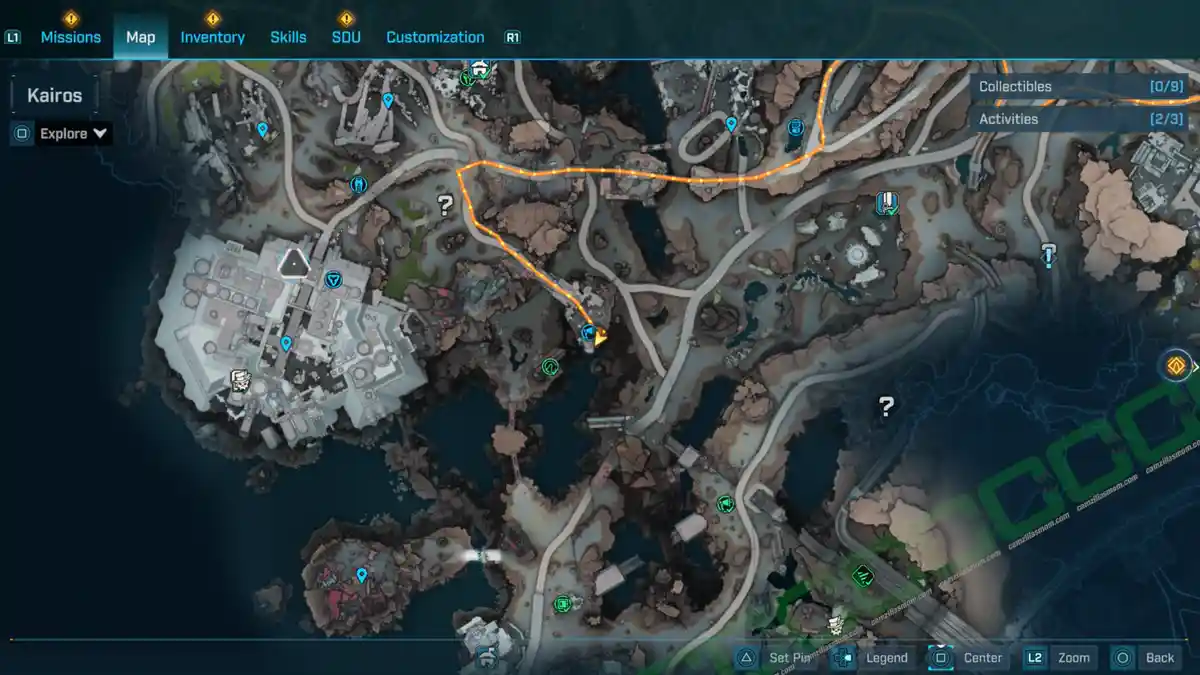Show the Collectibles tracker entry
The width and height of the screenshot is (1200, 675).
click(1080, 87)
